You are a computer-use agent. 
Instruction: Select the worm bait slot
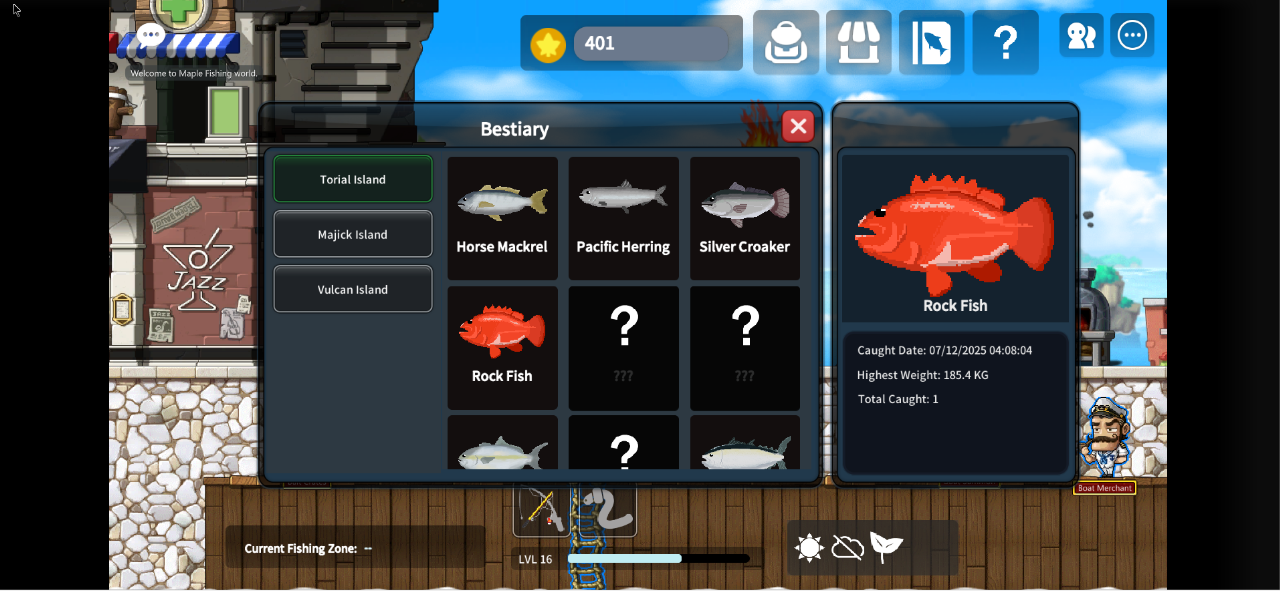[x=606, y=509]
